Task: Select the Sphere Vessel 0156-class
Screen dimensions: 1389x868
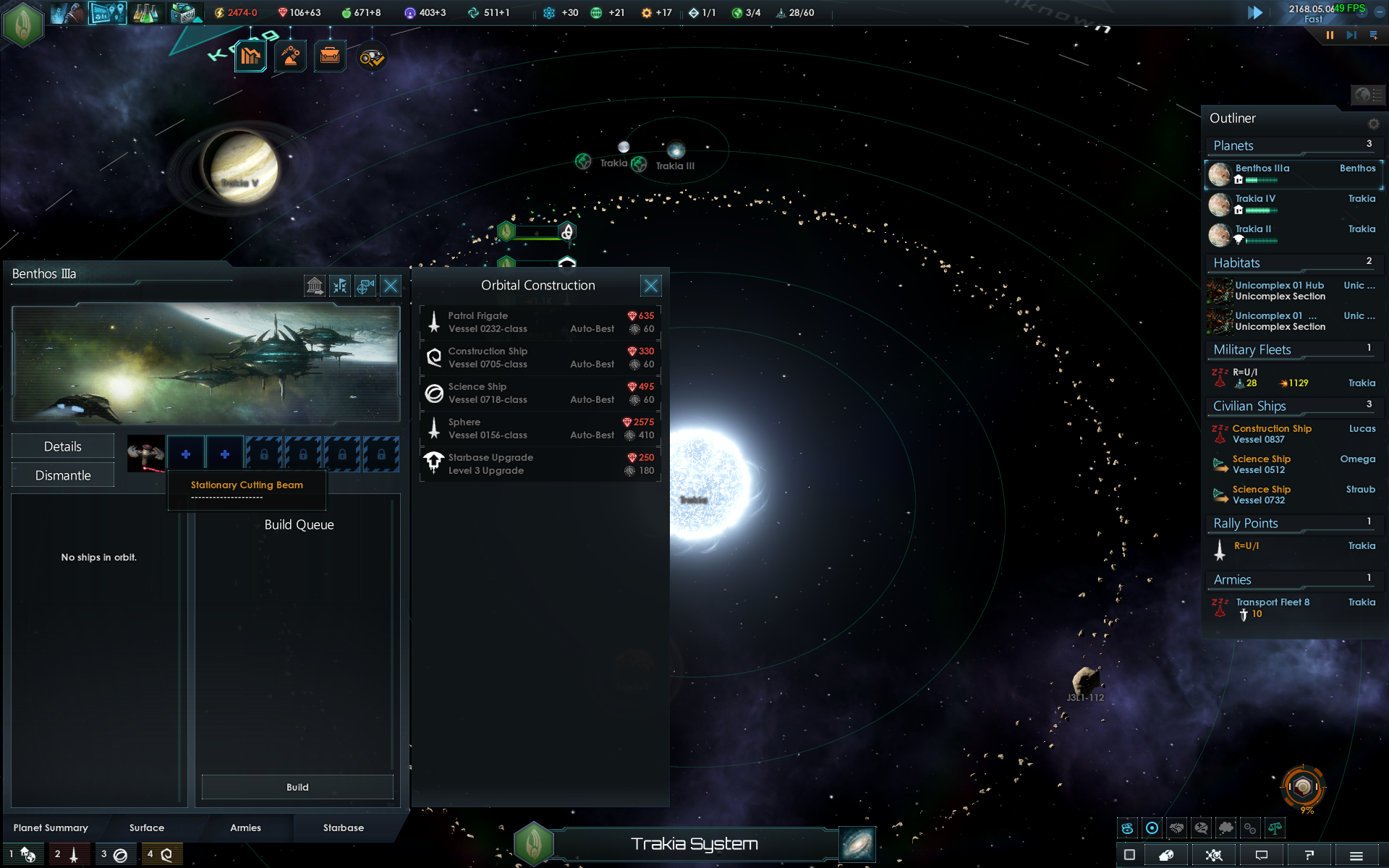Action: (x=540, y=428)
